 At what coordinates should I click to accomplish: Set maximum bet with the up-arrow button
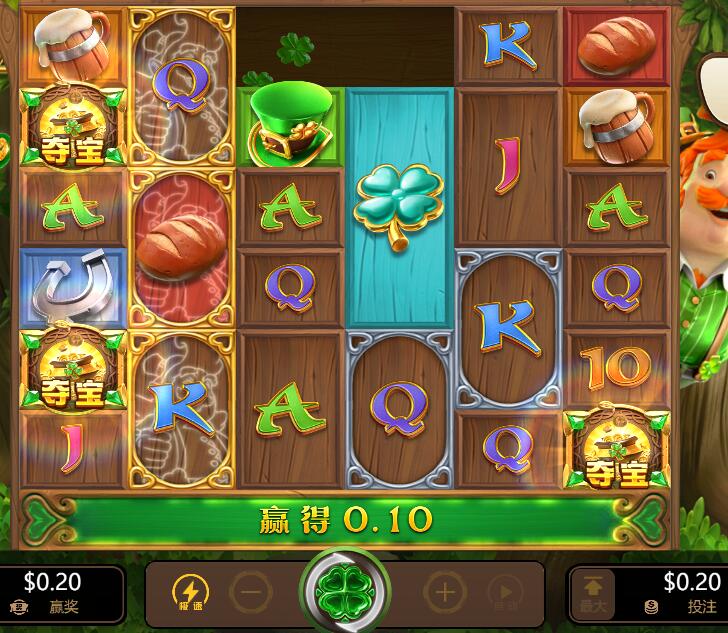[594, 592]
